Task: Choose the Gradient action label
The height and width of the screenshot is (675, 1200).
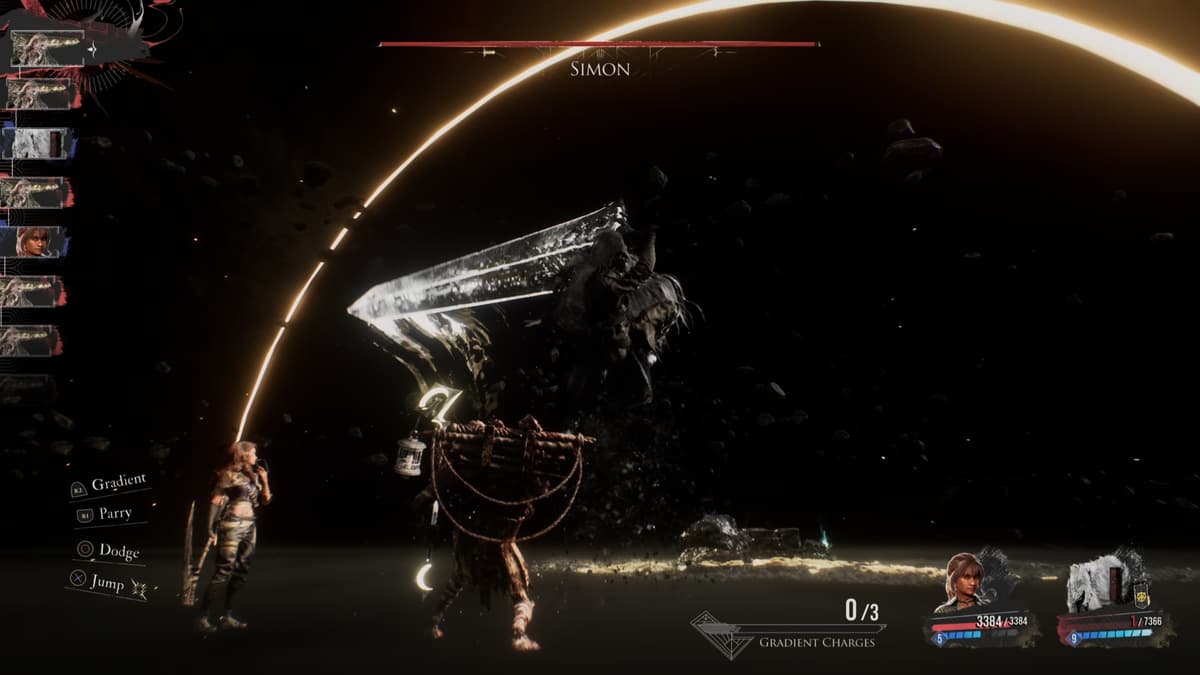Action: tap(118, 484)
